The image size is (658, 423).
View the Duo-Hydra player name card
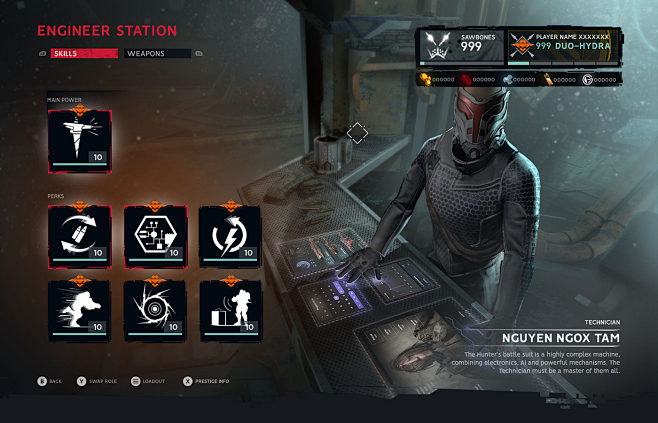tap(566, 47)
